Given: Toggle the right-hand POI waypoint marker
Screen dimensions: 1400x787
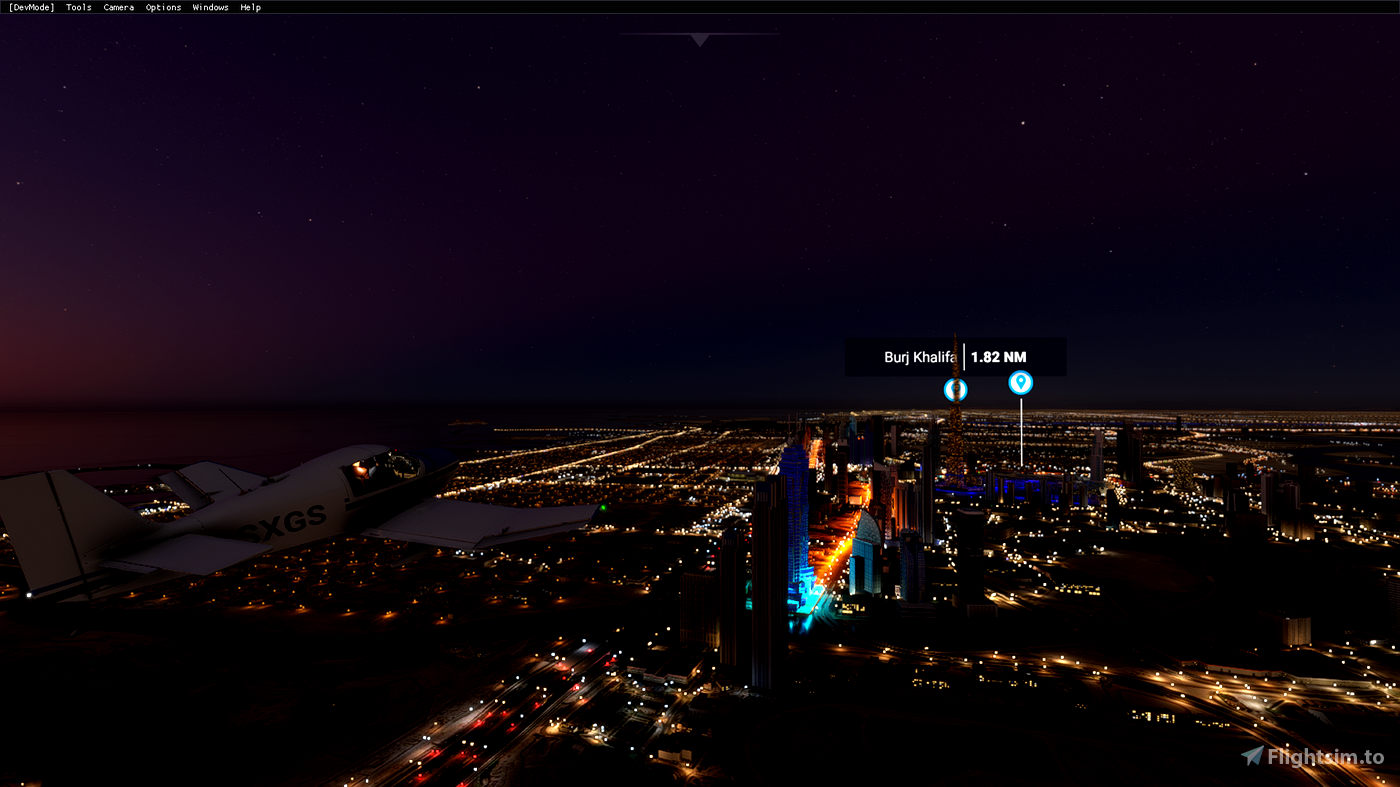Looking at the screenshot, I should pyautogui.click(x=1019, y=382).
